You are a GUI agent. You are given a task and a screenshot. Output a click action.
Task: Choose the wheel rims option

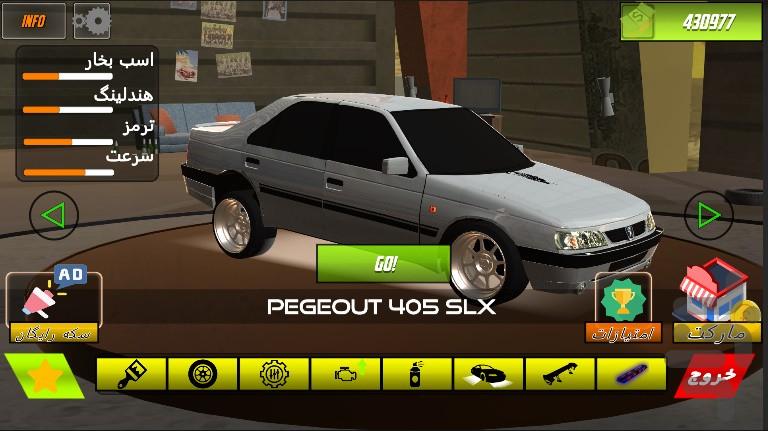pyautogui.click(x=202, y=374)
